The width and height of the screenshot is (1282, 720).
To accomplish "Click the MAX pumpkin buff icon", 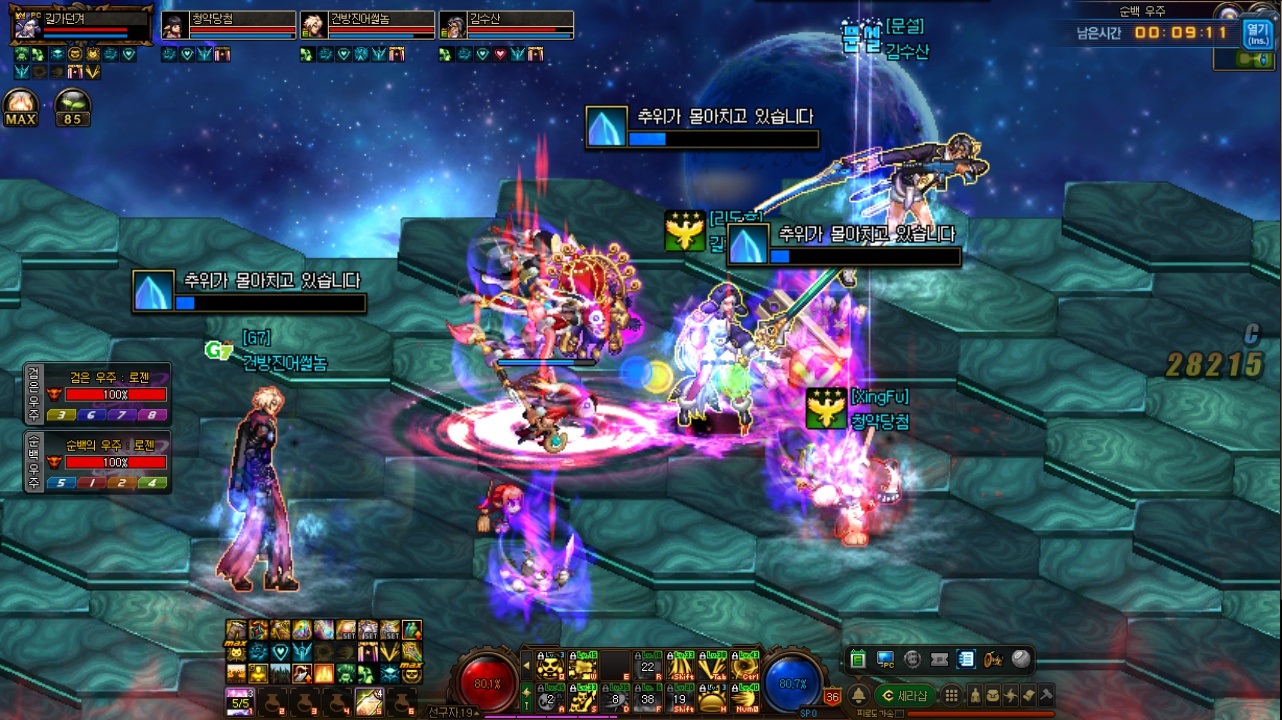I will (21, 106).
